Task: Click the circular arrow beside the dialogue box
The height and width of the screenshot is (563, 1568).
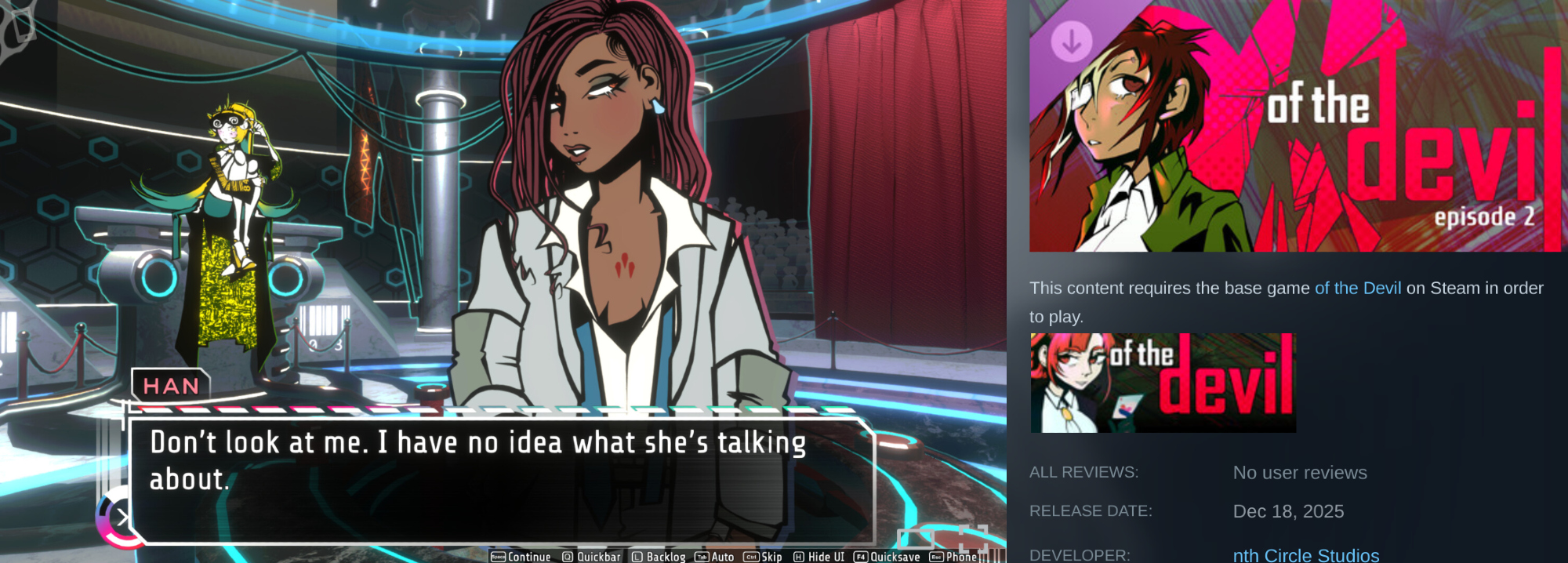Action: click(x=121, y=517)
